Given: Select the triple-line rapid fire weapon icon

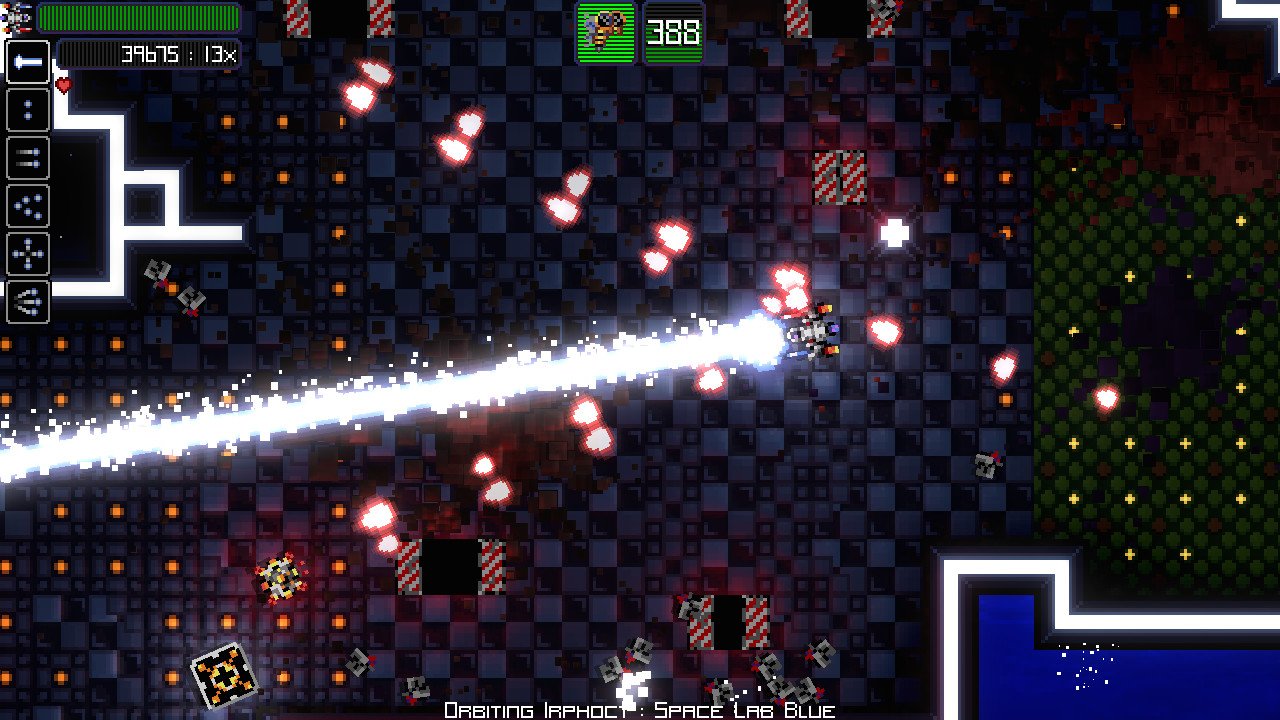Looking at the screenshot, I should [x=27, y=158].
